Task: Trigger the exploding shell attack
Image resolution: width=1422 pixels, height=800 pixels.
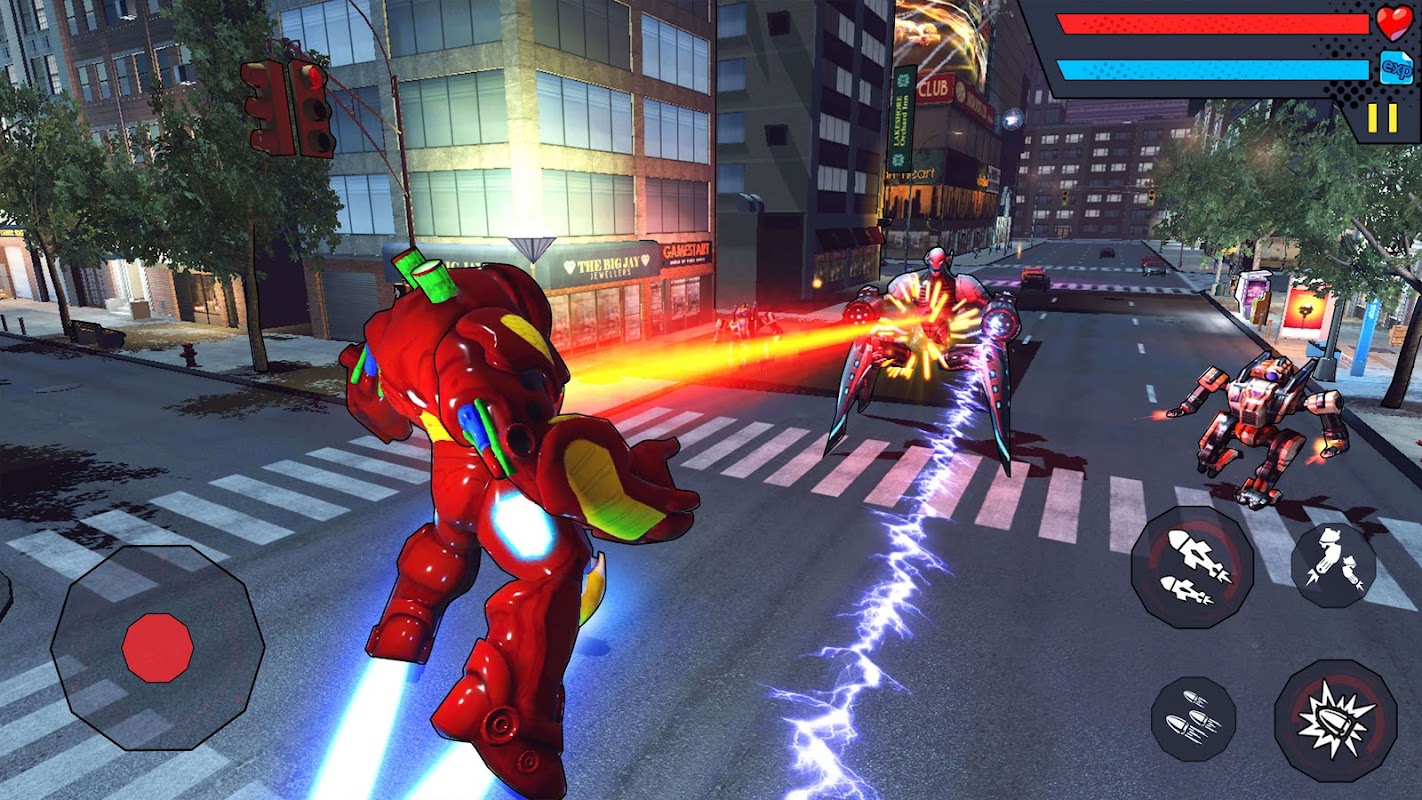Action: click(x=1335, y=720)
